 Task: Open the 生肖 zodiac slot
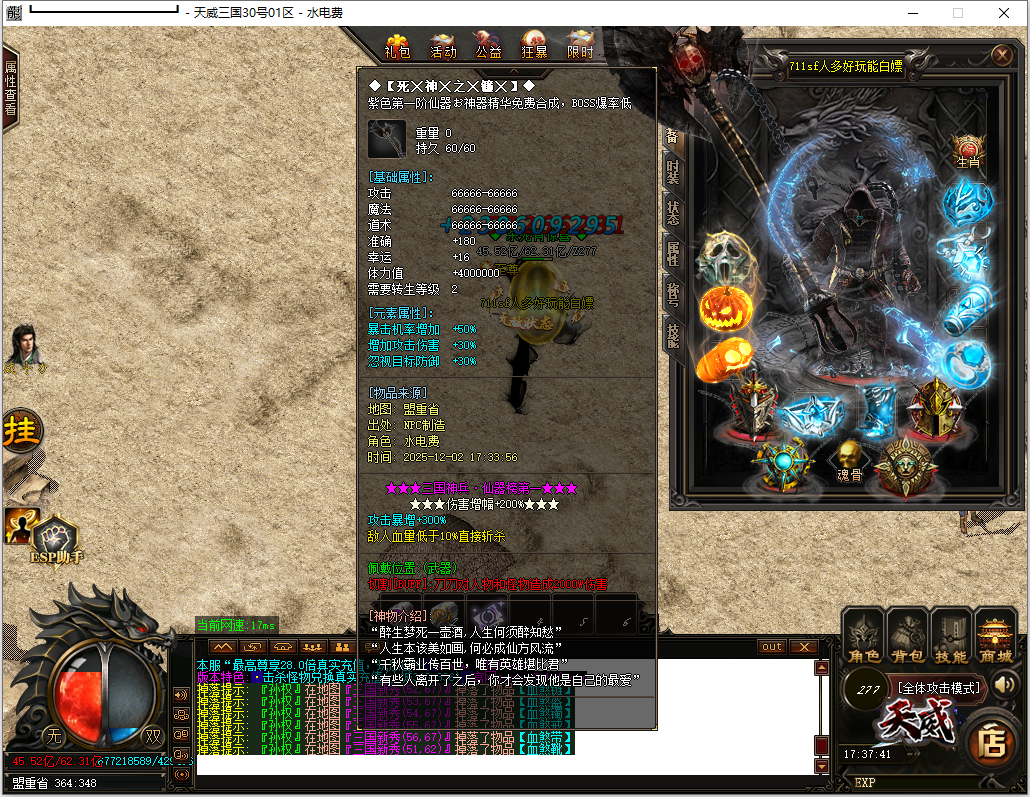[967, 152]
